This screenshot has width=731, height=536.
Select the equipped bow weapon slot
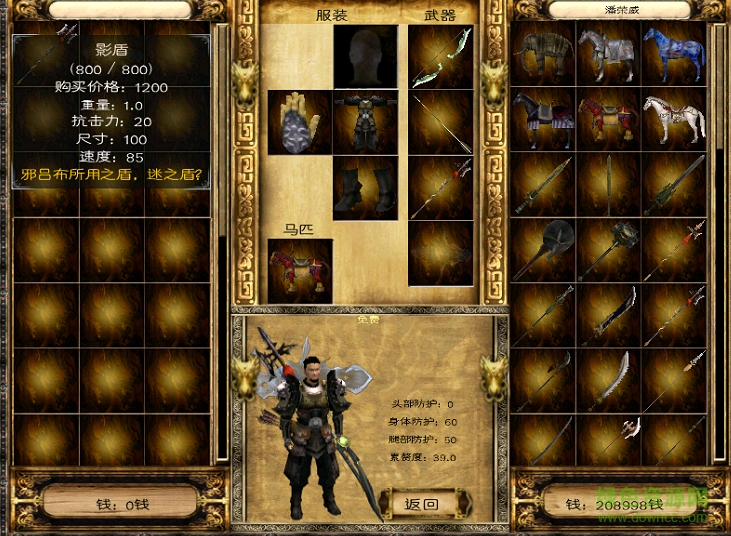[x=440, y=57]
